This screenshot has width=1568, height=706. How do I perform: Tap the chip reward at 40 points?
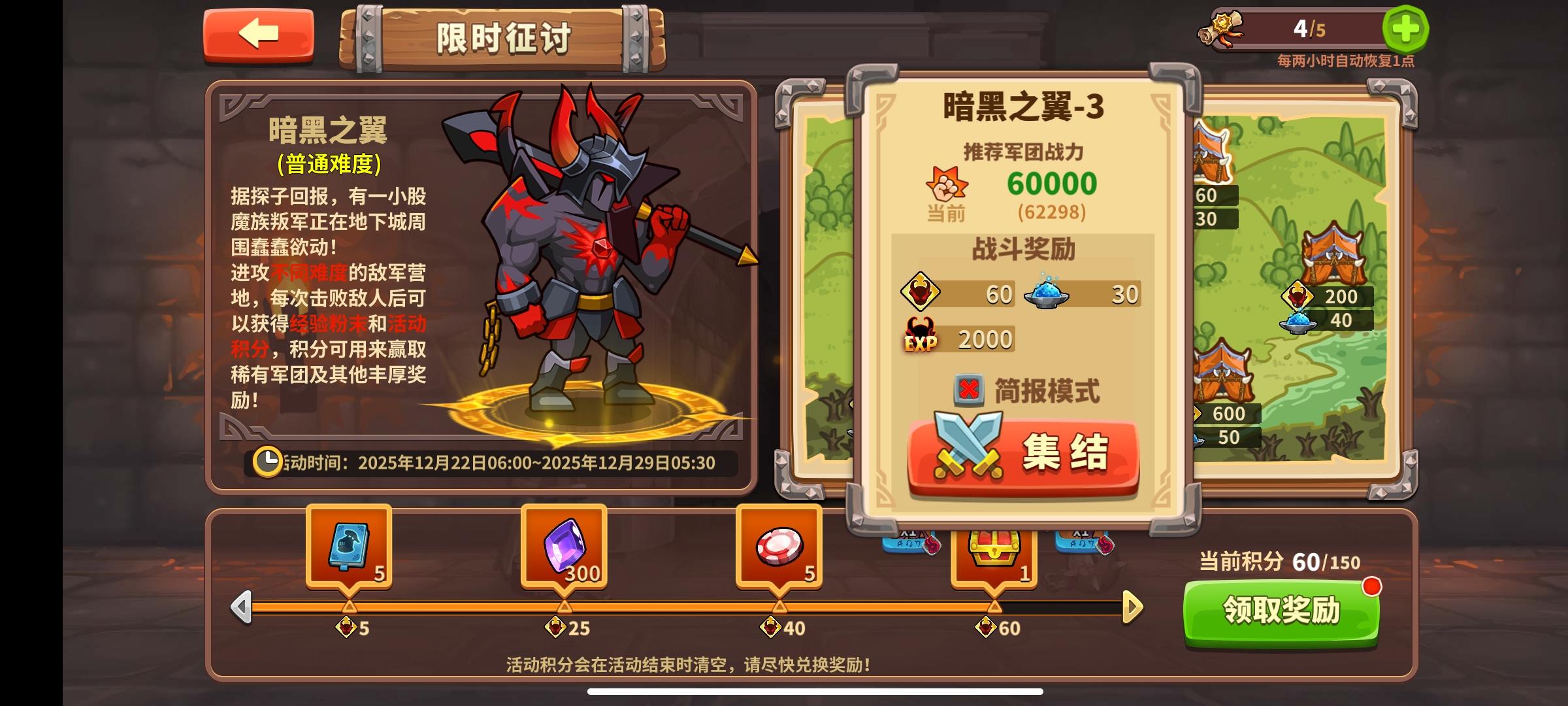(x=779, y=546)
